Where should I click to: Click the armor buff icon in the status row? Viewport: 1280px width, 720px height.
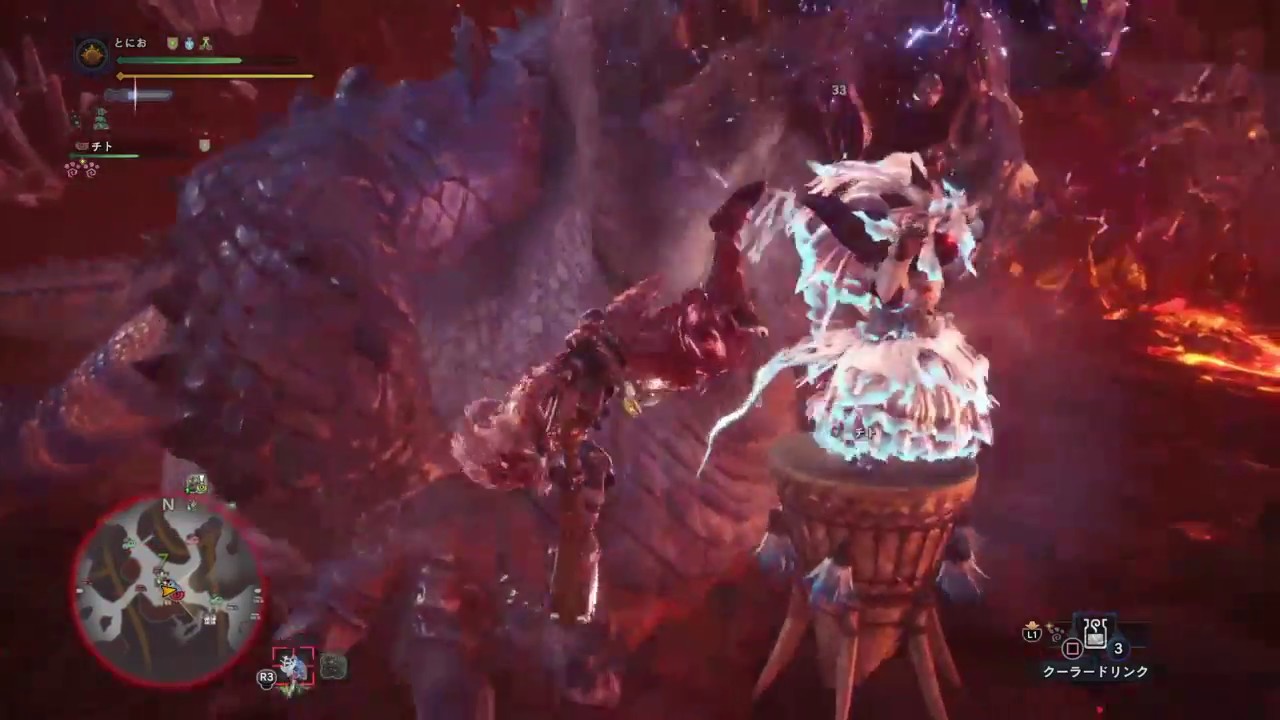point(205,44)
